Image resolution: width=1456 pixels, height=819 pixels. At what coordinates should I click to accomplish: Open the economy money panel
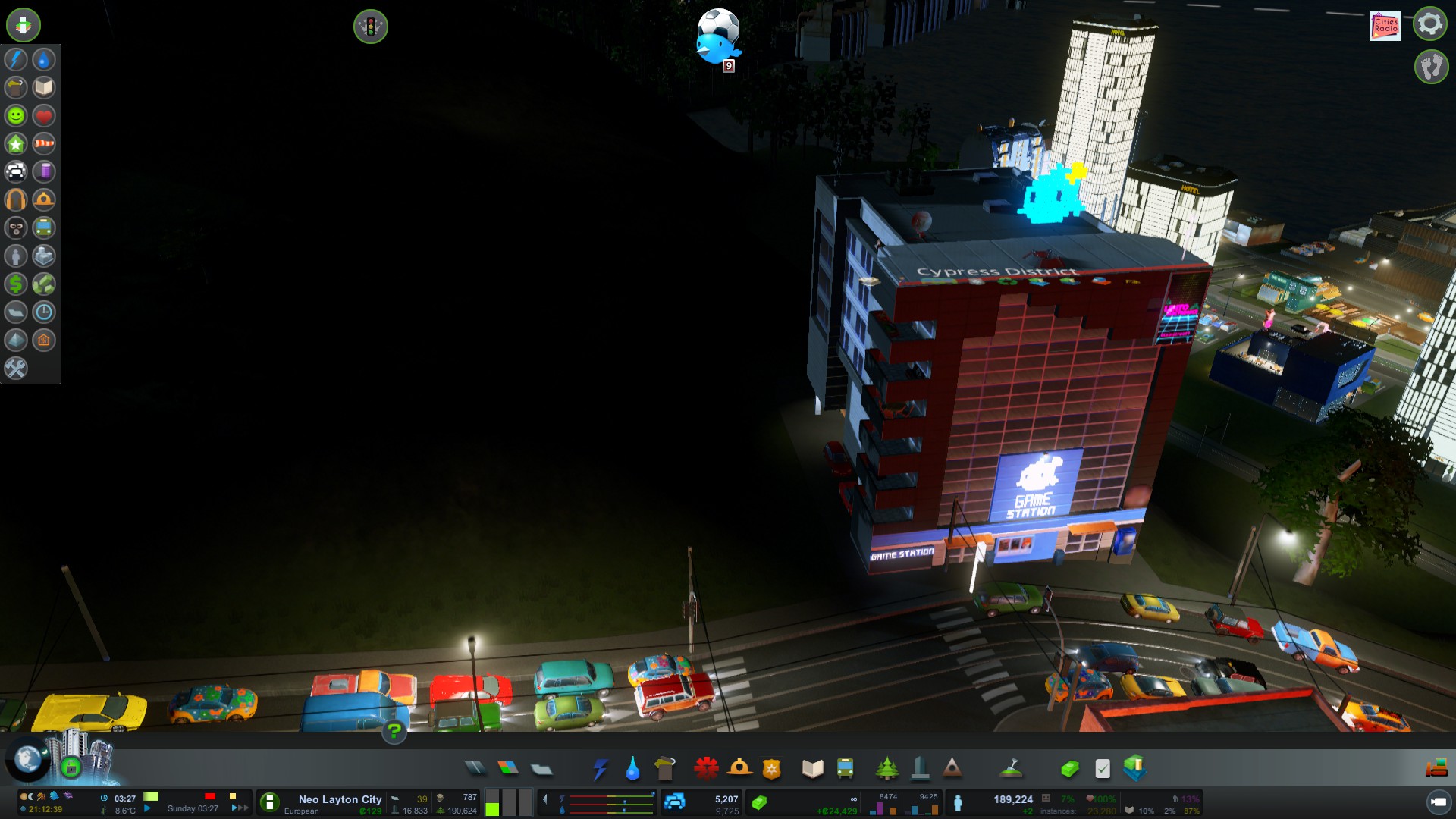pyautogui.click(x=1068, y=769)
